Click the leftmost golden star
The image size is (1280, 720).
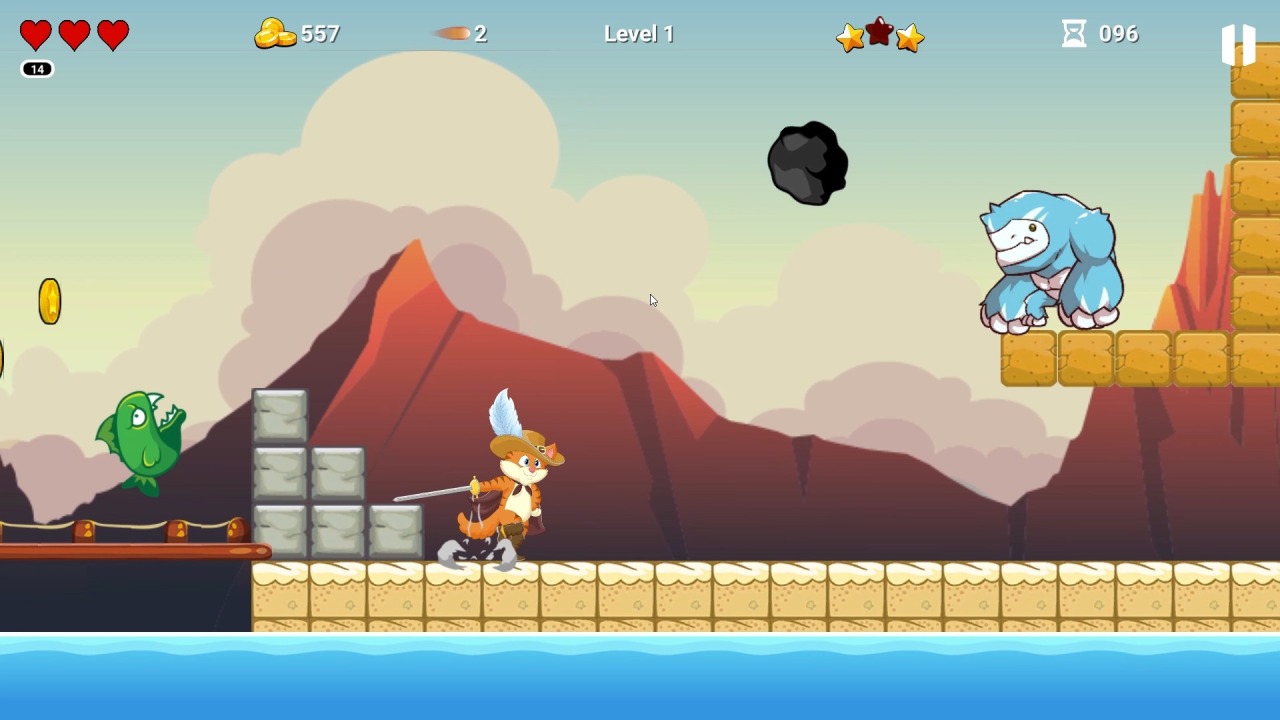coord(850,38)
